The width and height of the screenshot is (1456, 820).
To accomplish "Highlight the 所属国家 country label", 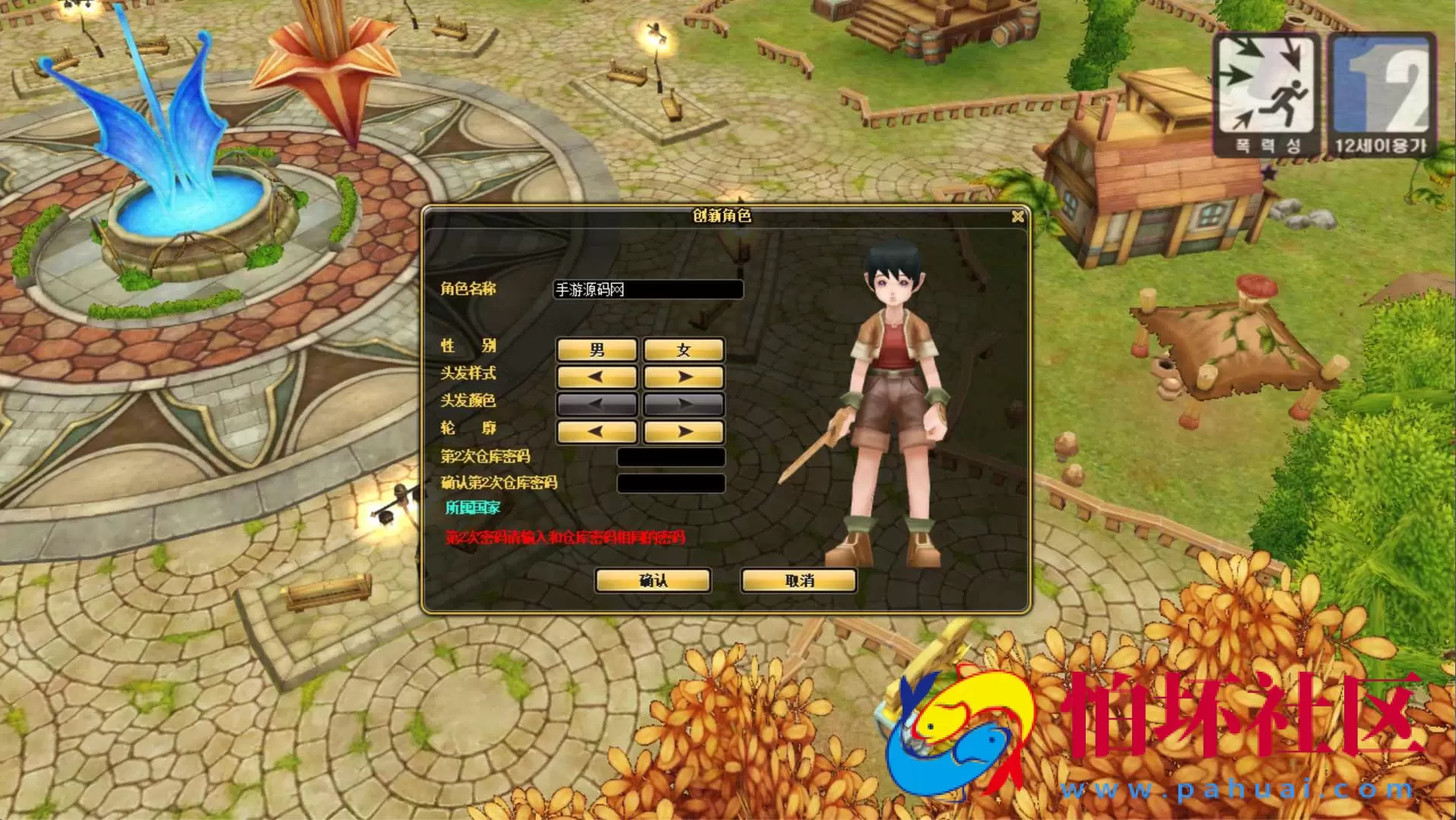I will click(473, 507).
